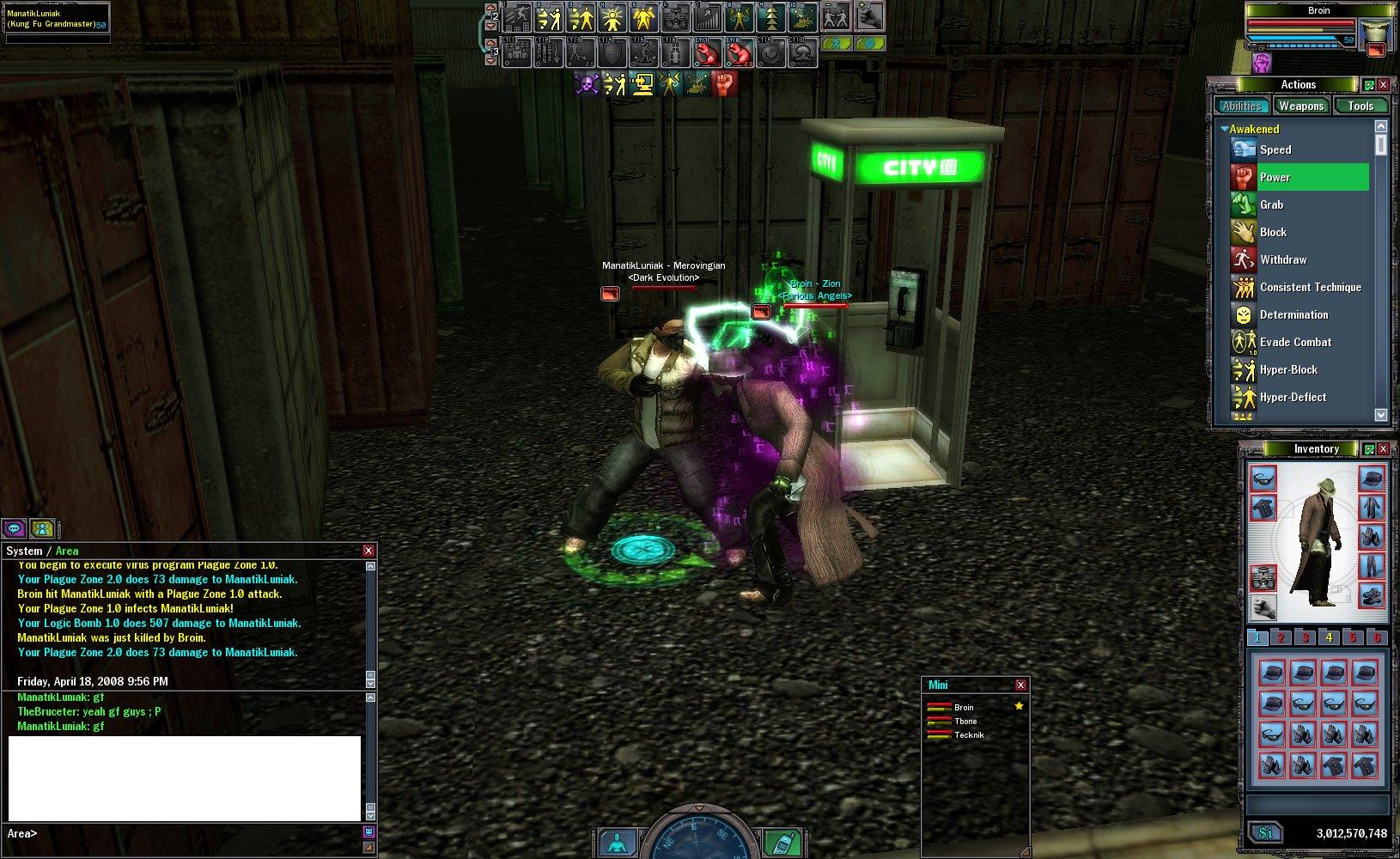The height and width of the screenshot is (859, 1400).
Task: Select Consistent Technique ability
Action: coord(1310,287)
